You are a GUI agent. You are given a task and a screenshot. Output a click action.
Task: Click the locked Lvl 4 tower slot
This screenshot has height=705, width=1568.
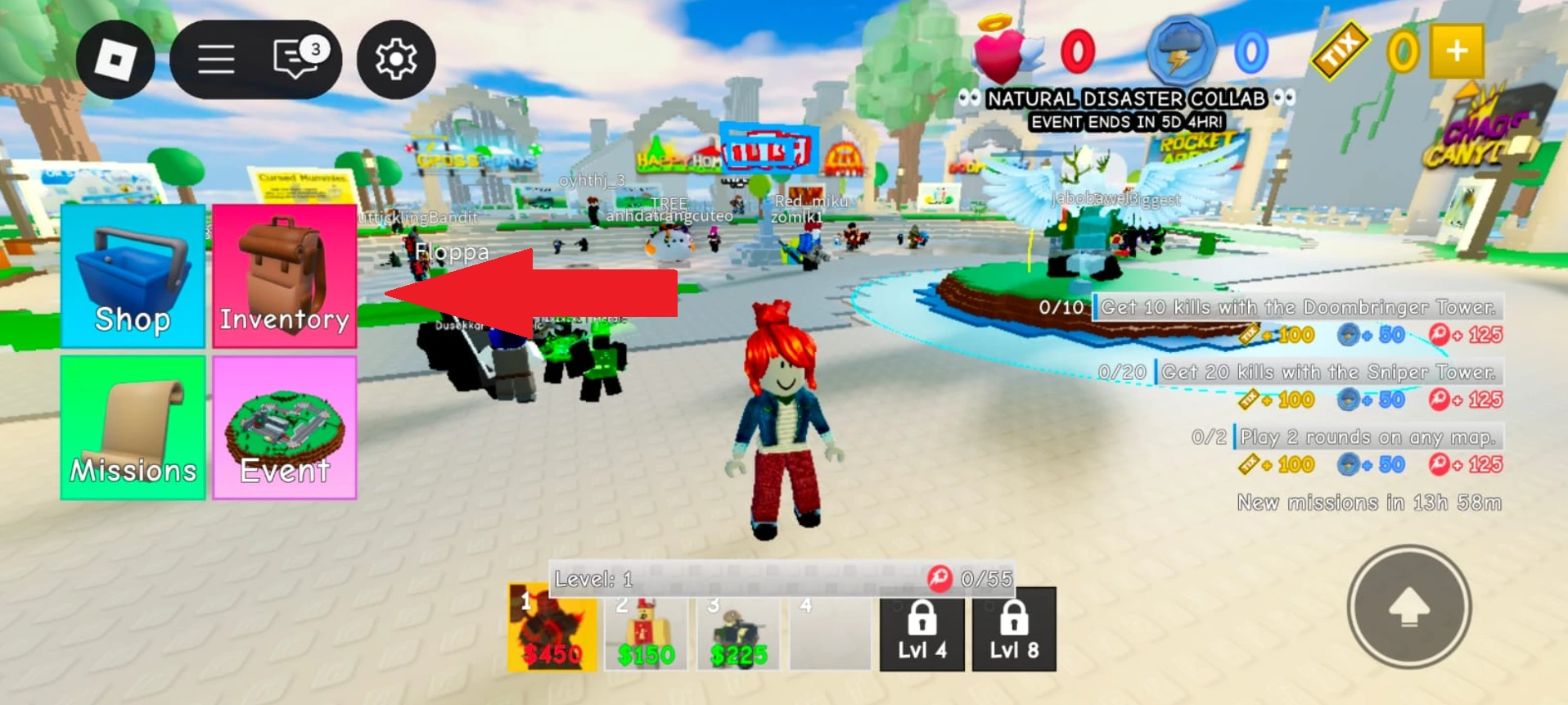(922, 629)
